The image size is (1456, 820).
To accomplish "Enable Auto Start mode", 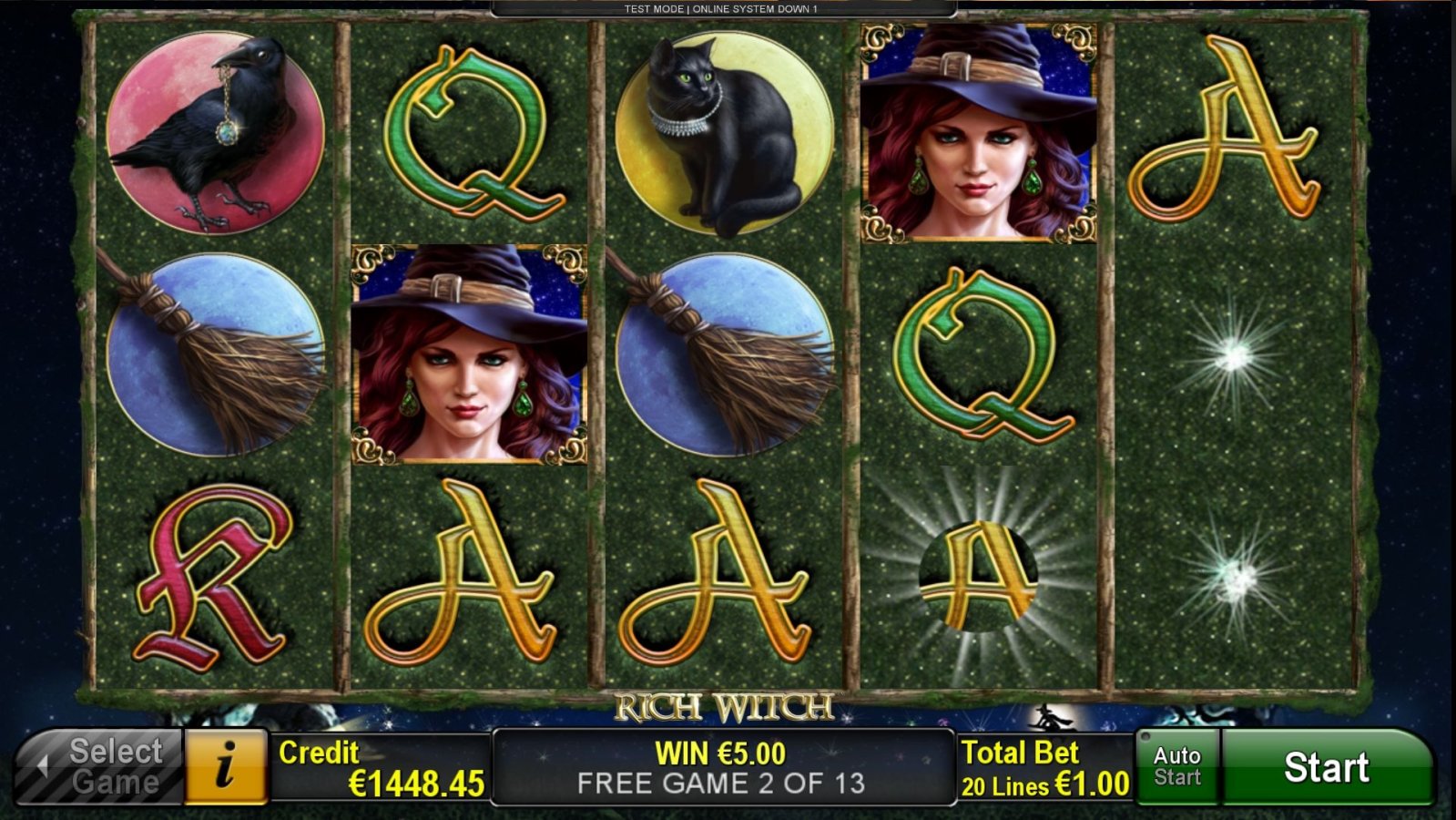I will click(x=1176, y=764).
